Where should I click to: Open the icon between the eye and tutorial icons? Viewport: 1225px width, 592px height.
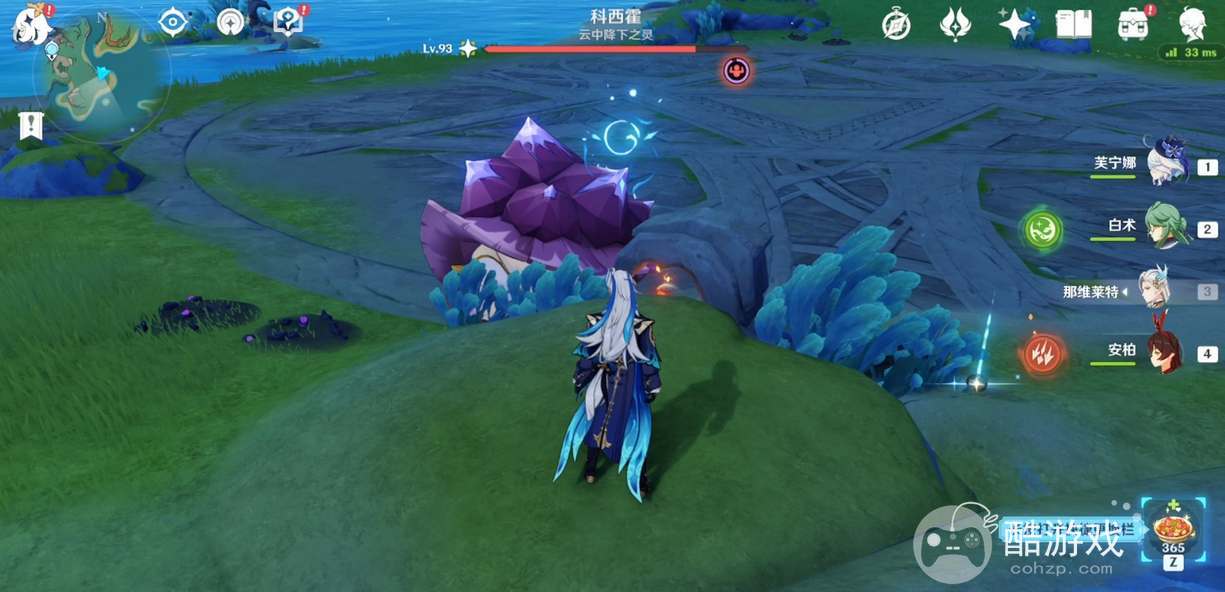[x=231, y=22]
